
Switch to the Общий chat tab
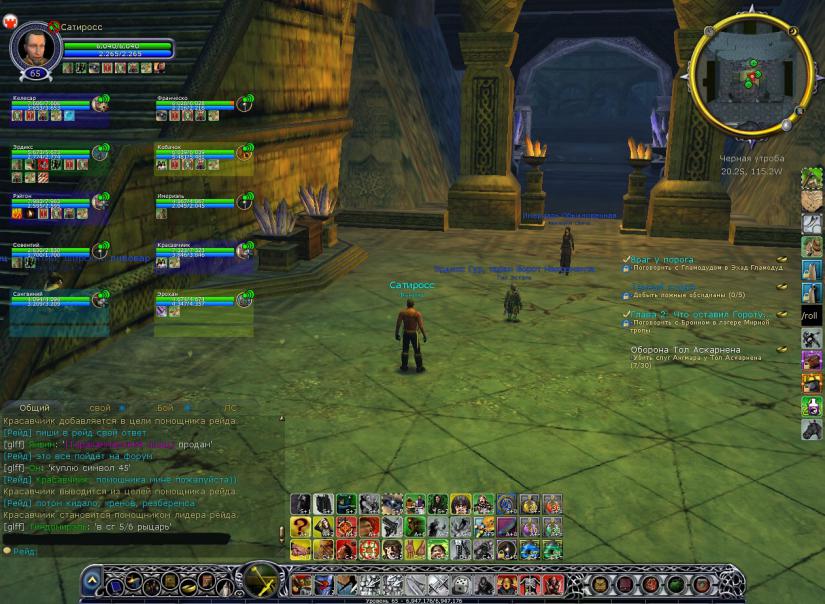(35, 408)
